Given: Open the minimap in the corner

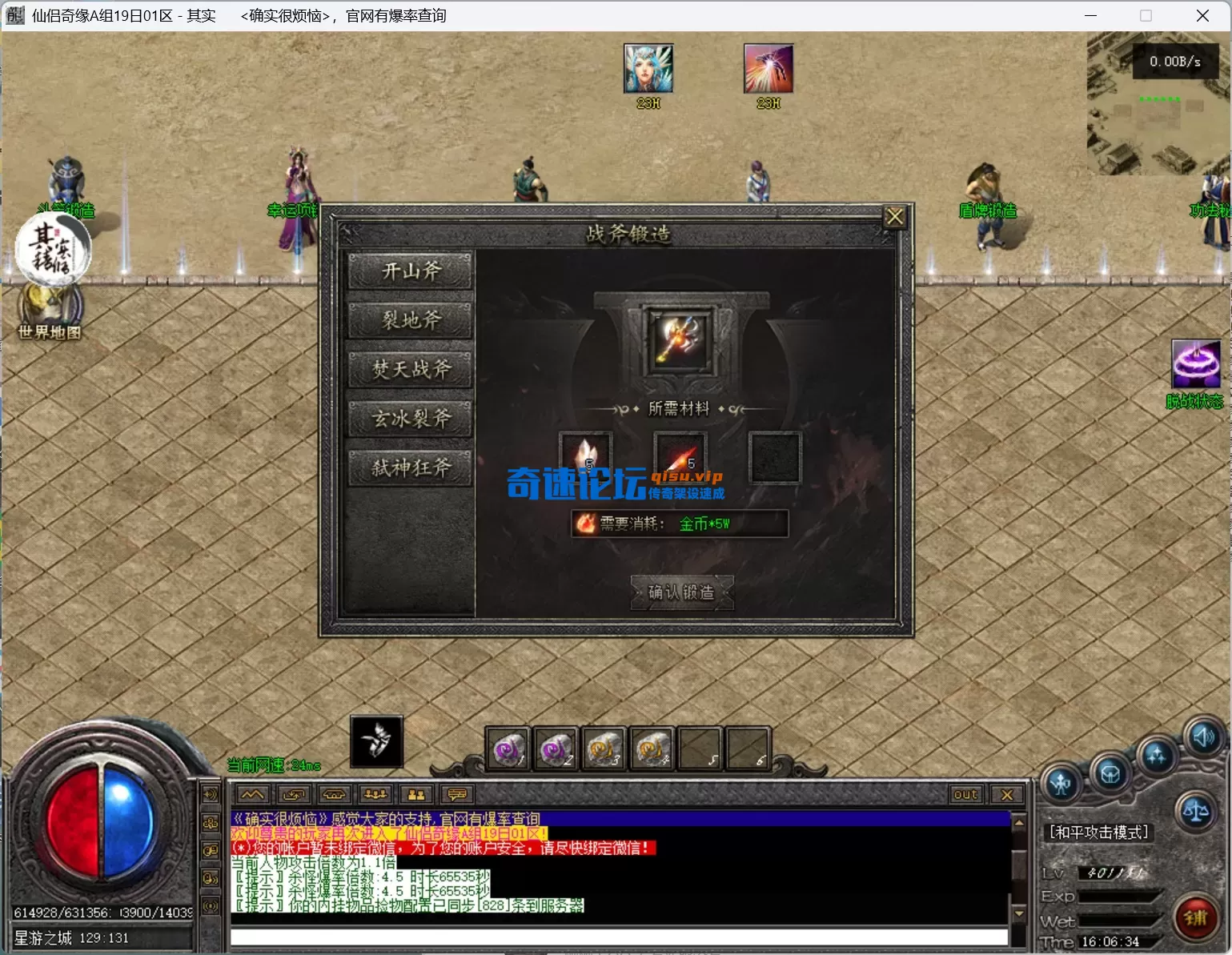Looking at the screenshot, I should pos(1158,104).
